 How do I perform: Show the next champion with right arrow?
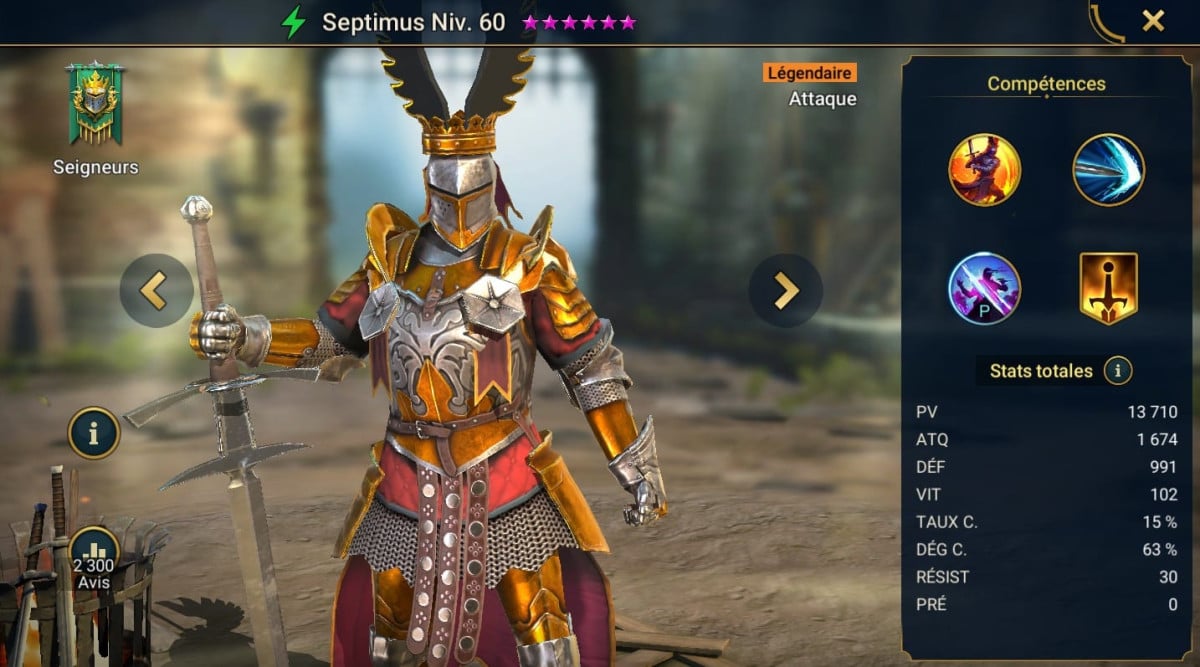785,290
